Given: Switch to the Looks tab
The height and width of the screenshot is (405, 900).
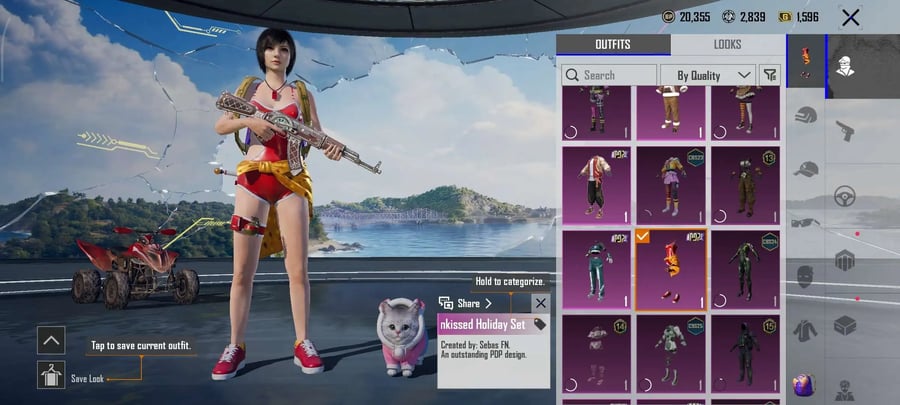Looking at the screenshot, I should pos(727,45).
